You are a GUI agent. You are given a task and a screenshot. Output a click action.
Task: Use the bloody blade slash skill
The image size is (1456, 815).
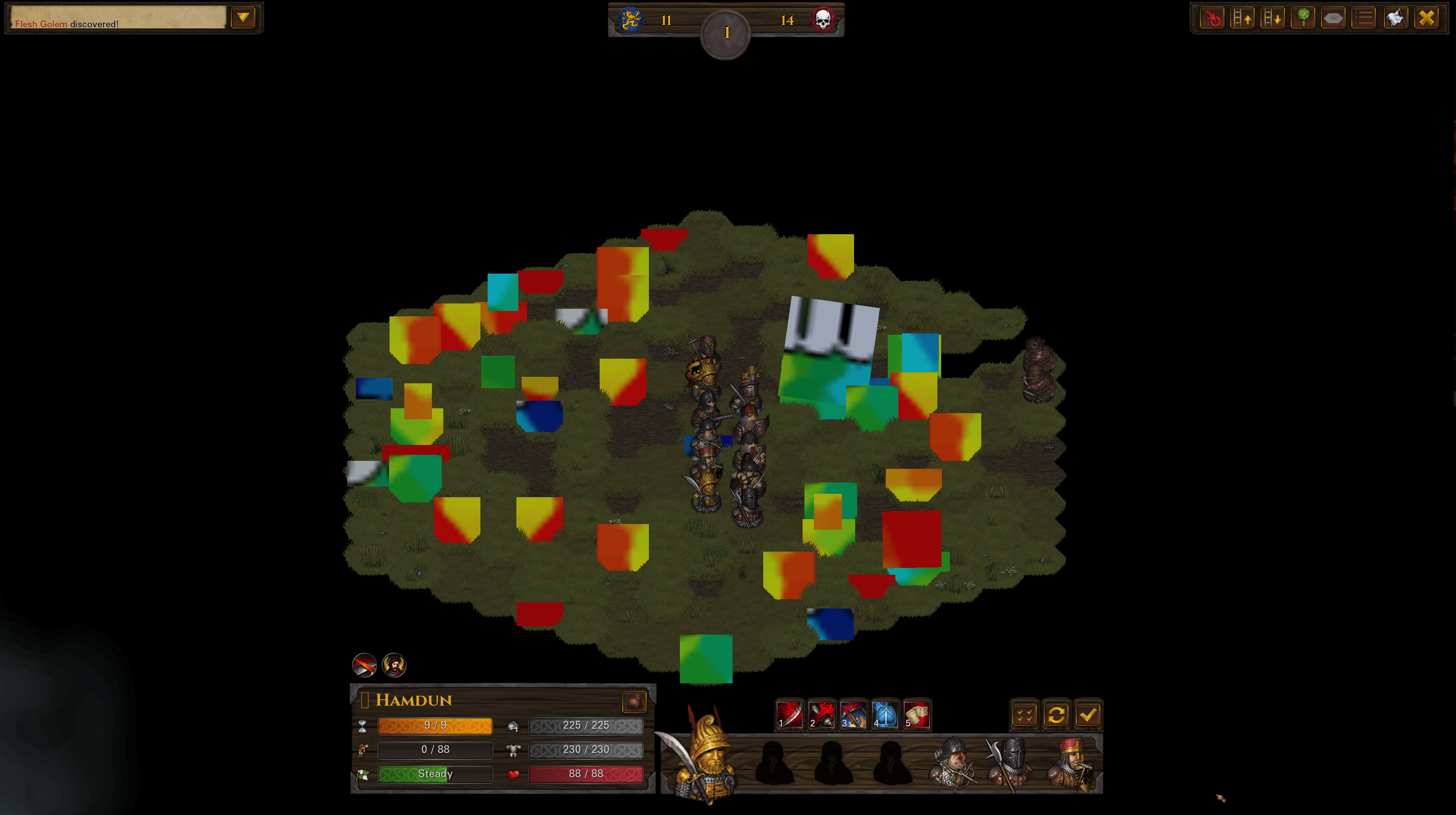790,714
